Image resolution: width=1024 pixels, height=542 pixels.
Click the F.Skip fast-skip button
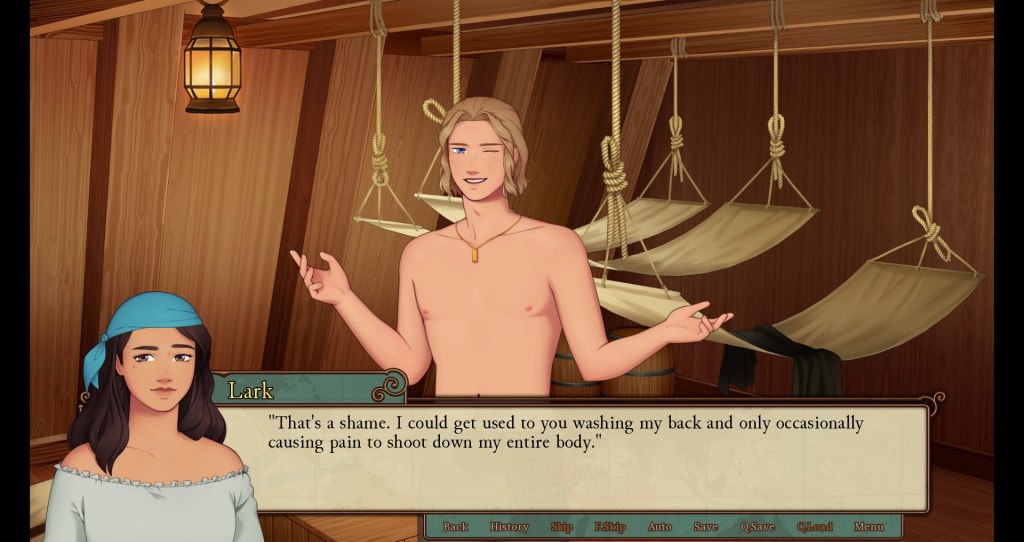(x=609, y=527)
